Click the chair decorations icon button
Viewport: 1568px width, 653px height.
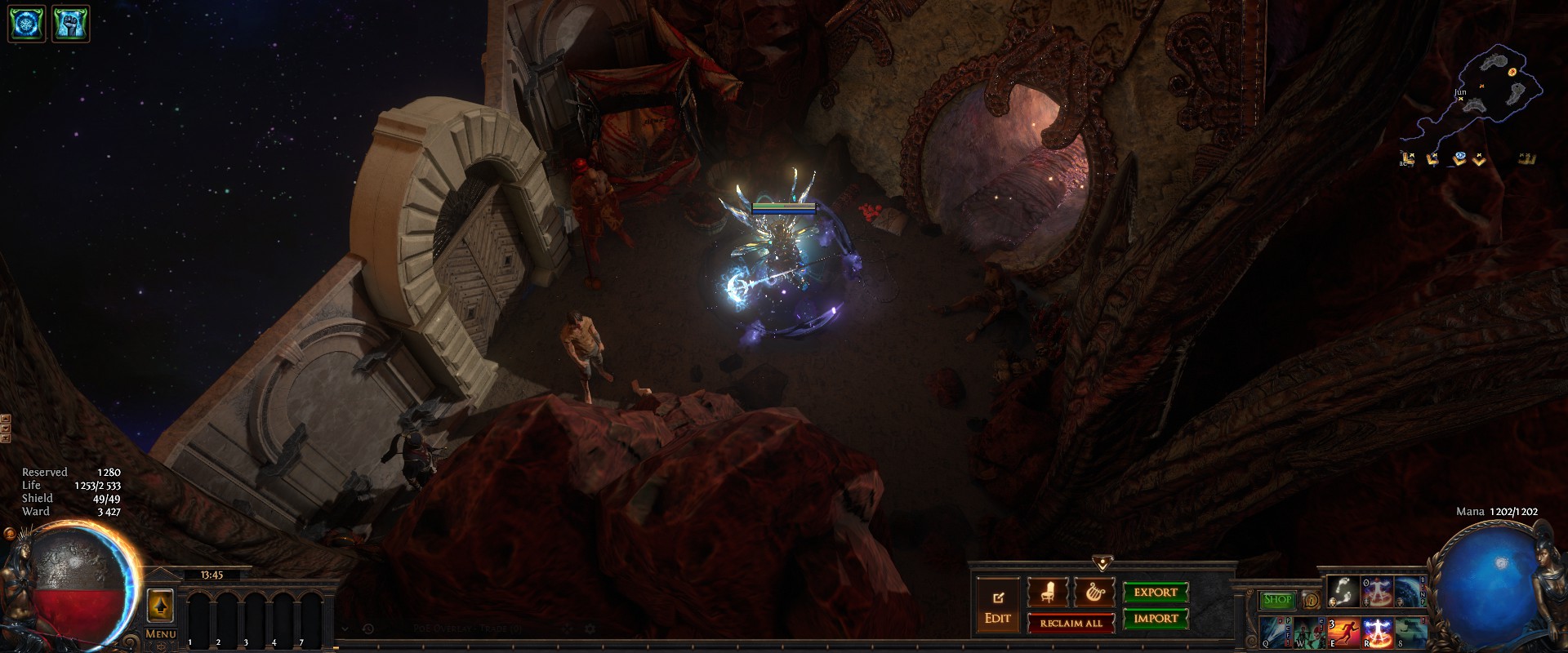(1047, 593)
